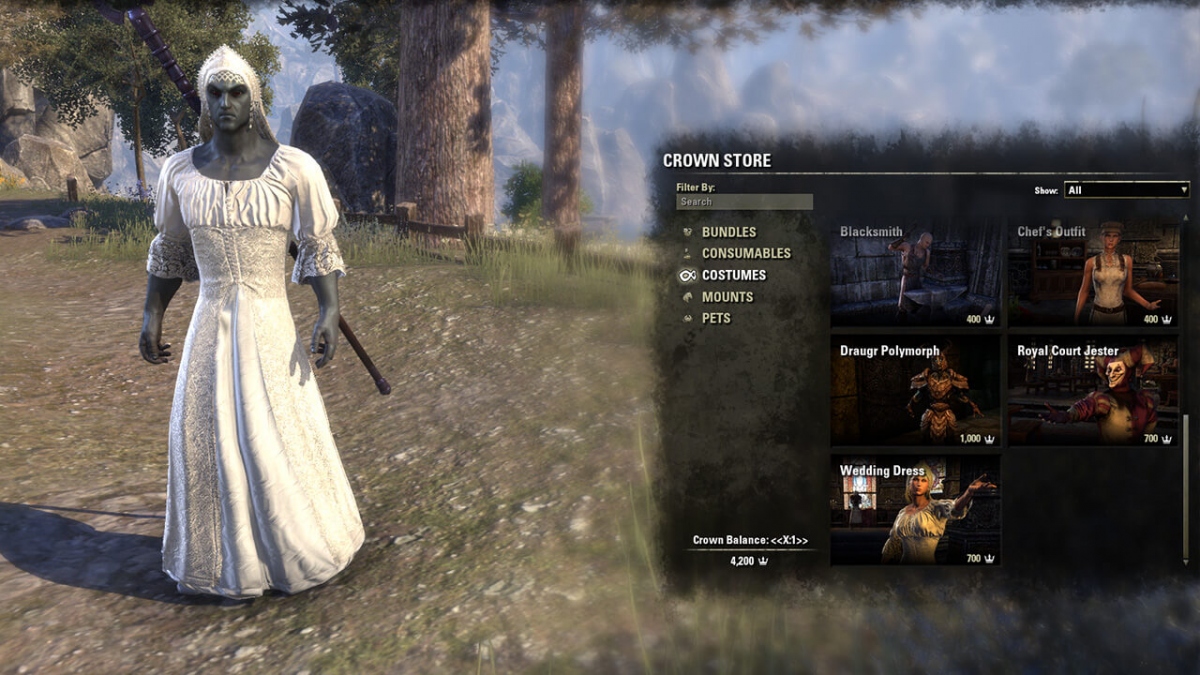Open the Show All dropdown

pos(1126,190)
